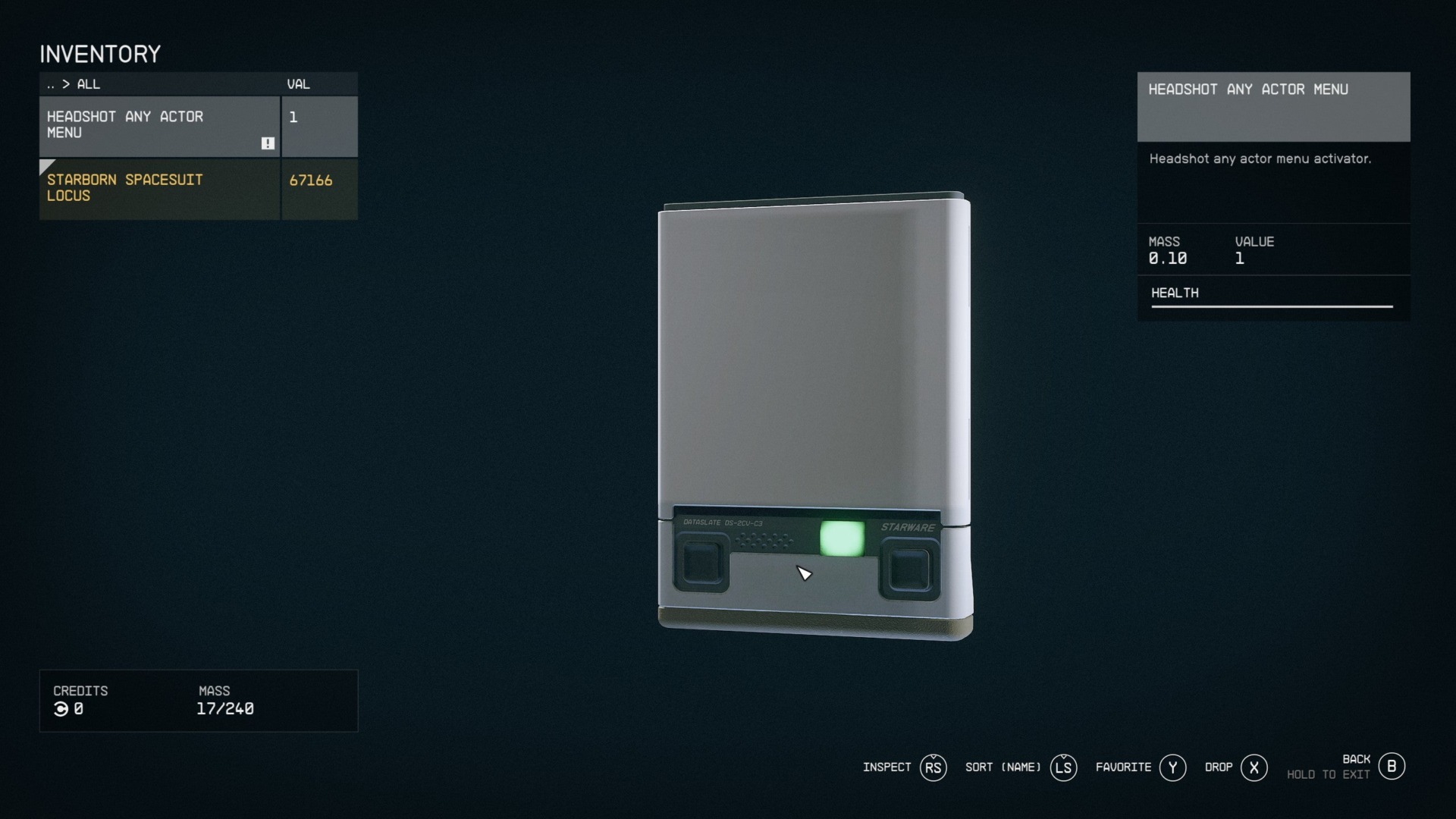
Task: Click the B back controller icon
Action: 1392,766
